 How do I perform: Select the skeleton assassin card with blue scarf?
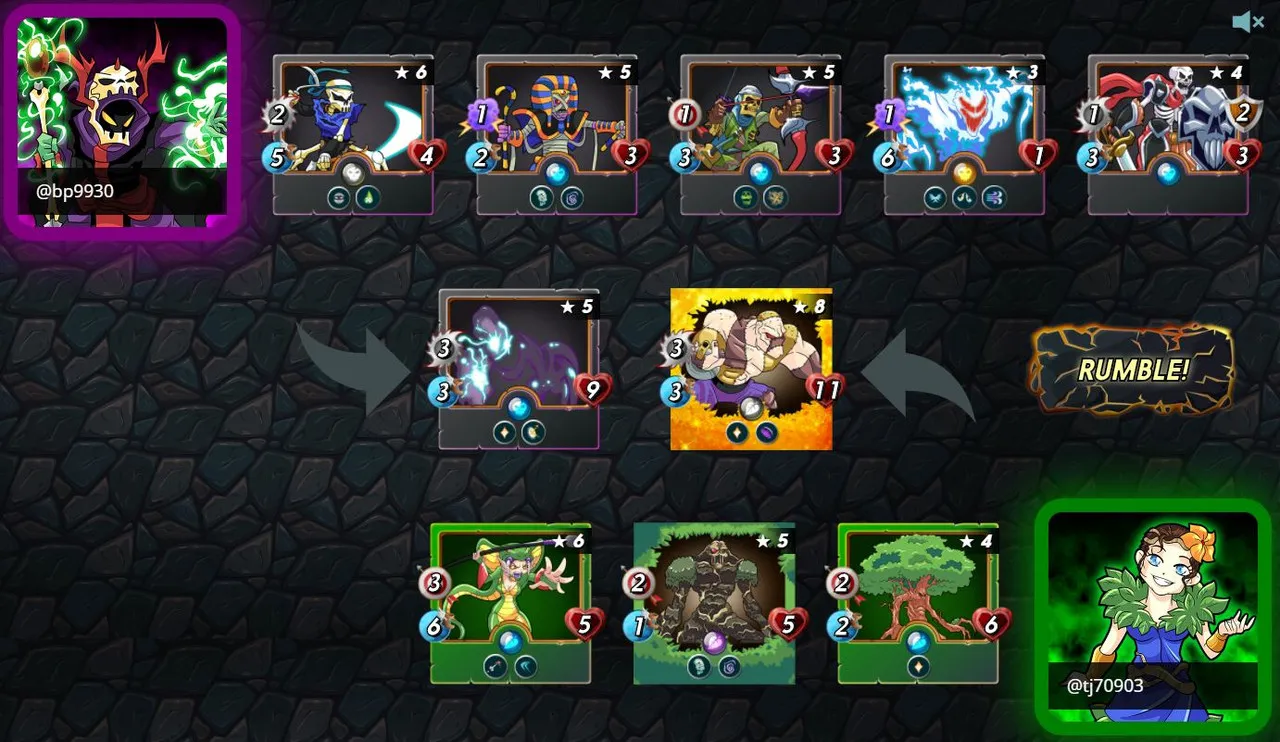click(353, 134)
